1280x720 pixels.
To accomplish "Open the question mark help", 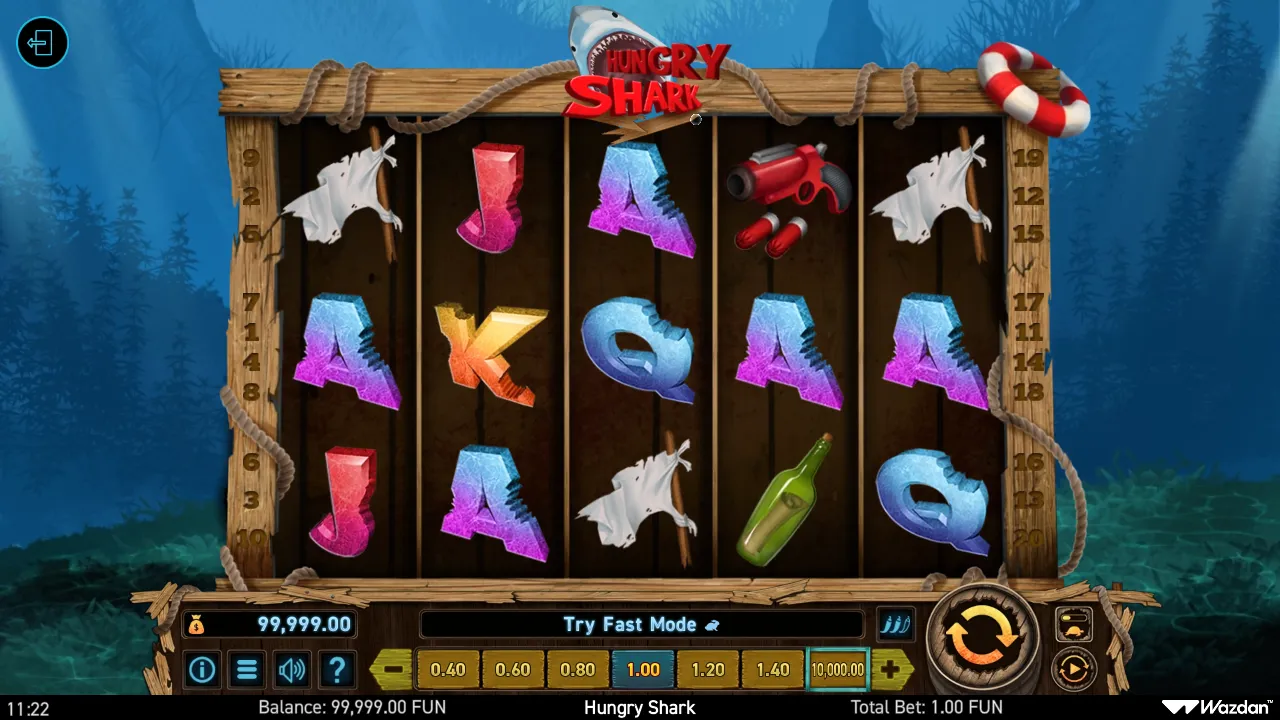I will pos(337,669).
